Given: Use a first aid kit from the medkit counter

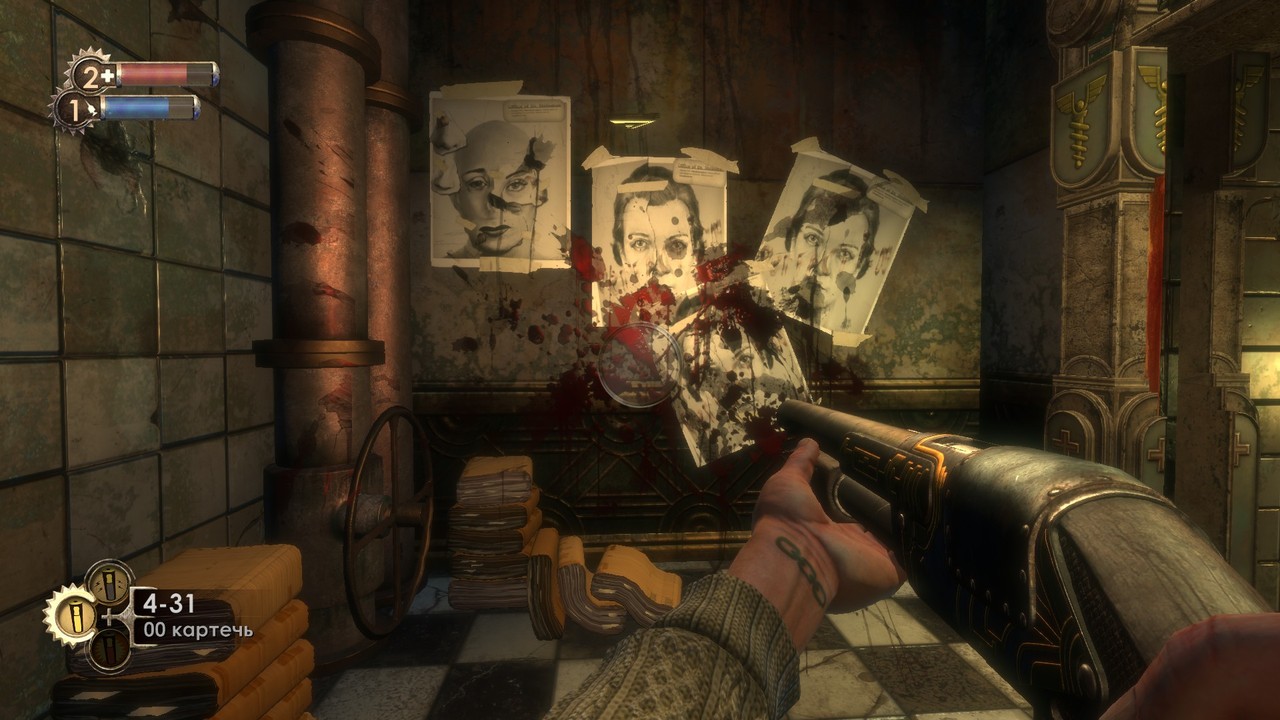Looking at the screenshot, I should pyautogui.click(x=91, y=75).
